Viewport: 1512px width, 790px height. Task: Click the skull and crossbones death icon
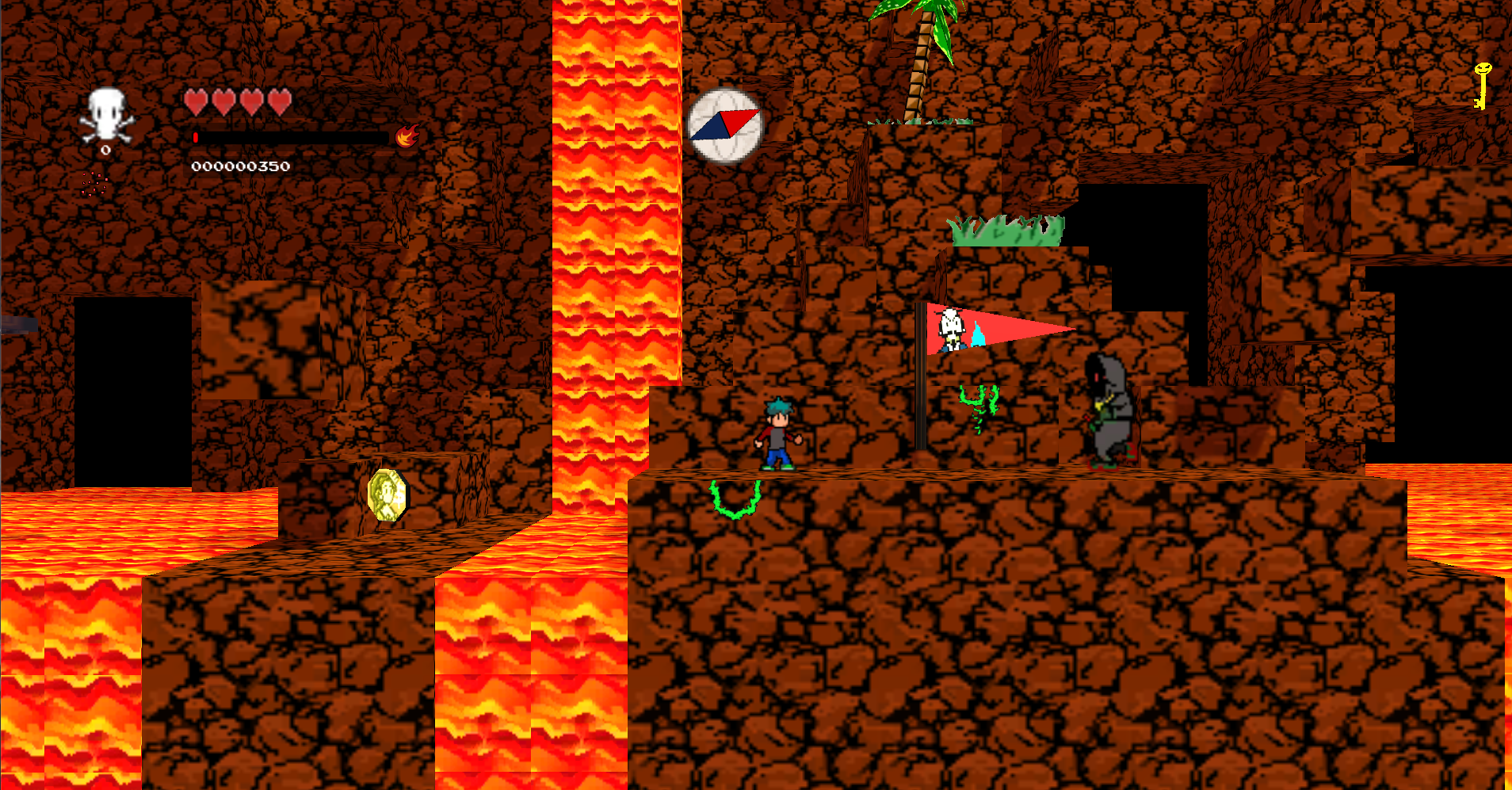106,116
